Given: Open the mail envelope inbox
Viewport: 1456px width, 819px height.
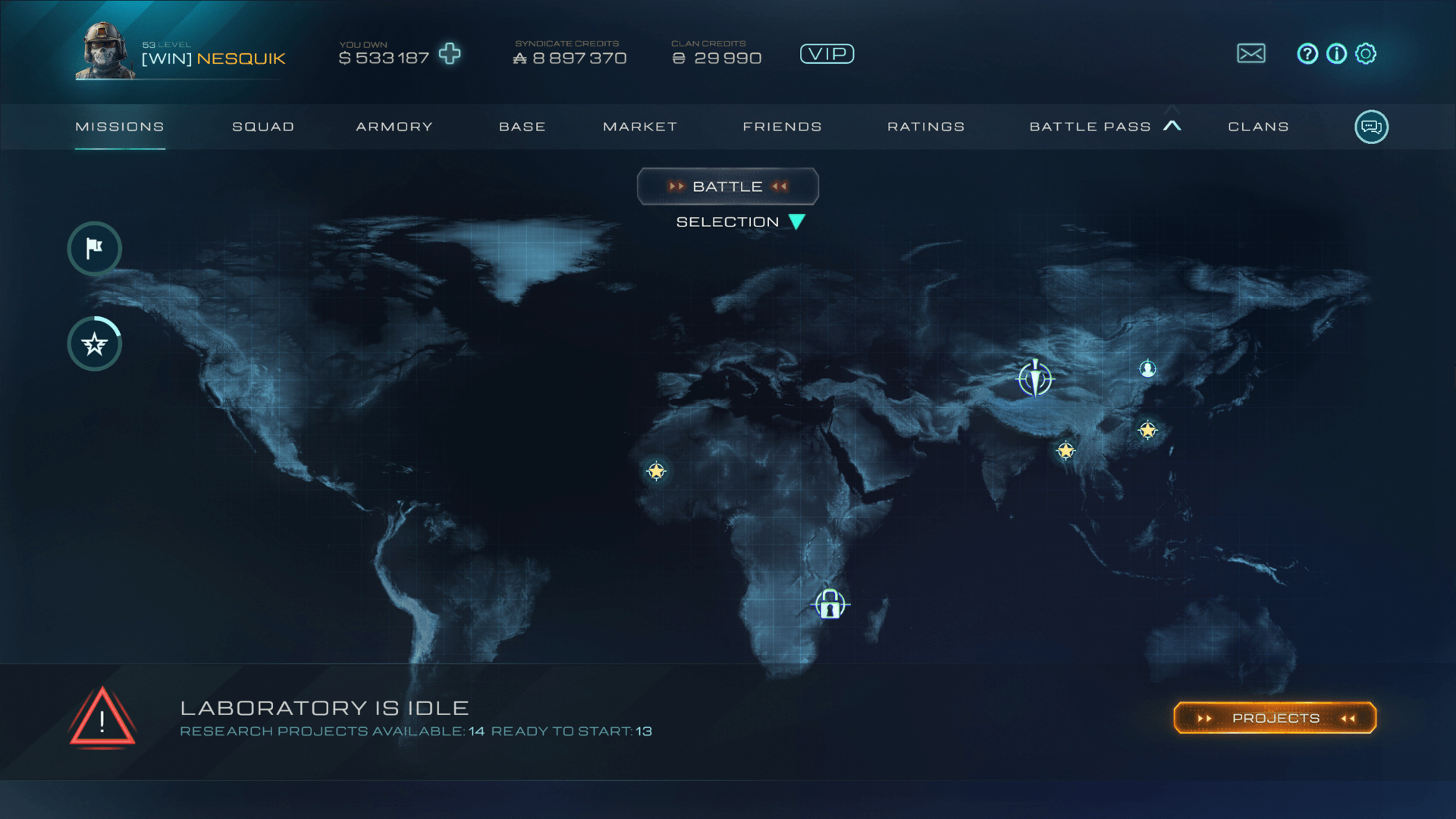Looking at the screenshot, I should coord(1251,54).
